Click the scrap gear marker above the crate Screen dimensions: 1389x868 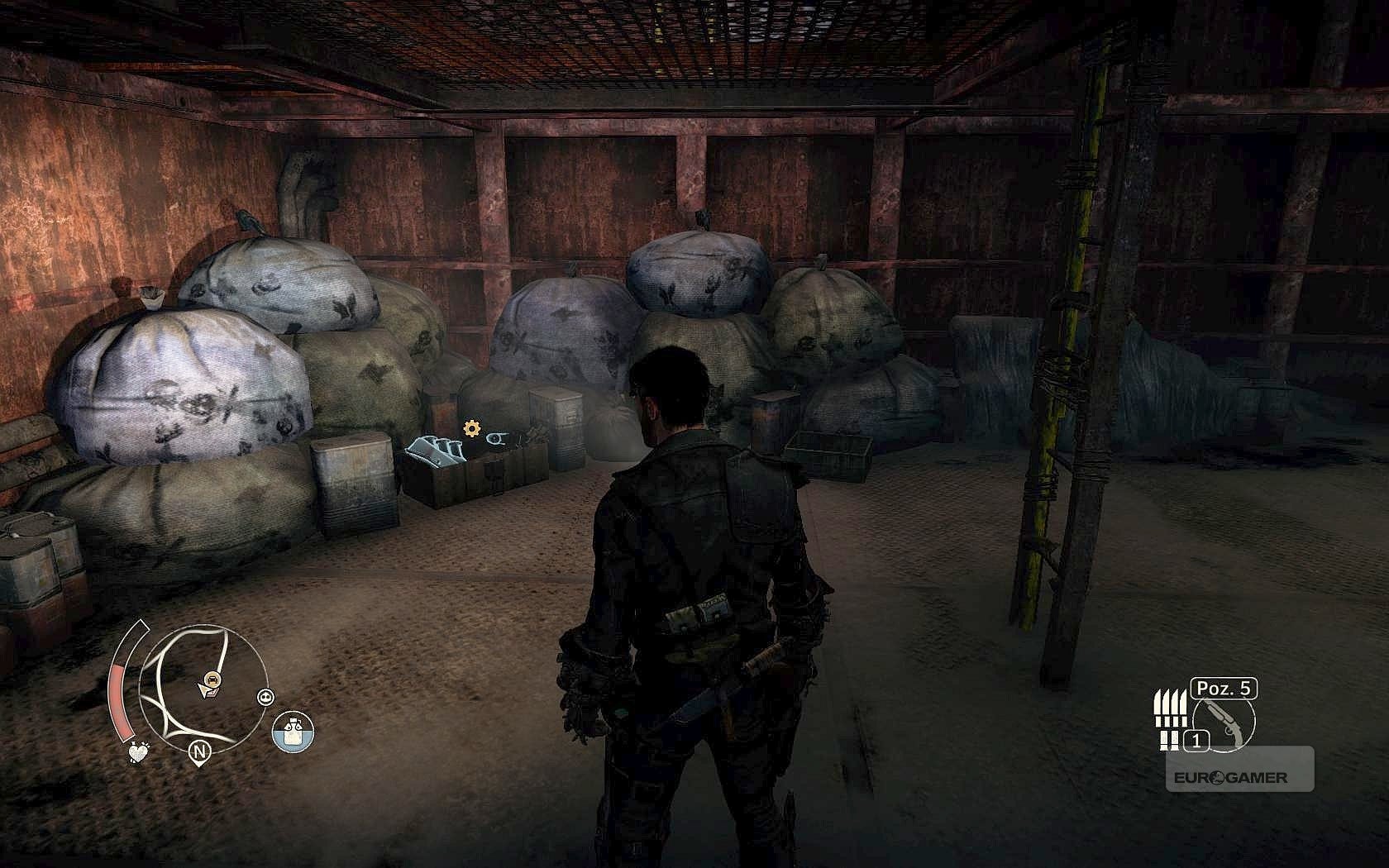471,428
